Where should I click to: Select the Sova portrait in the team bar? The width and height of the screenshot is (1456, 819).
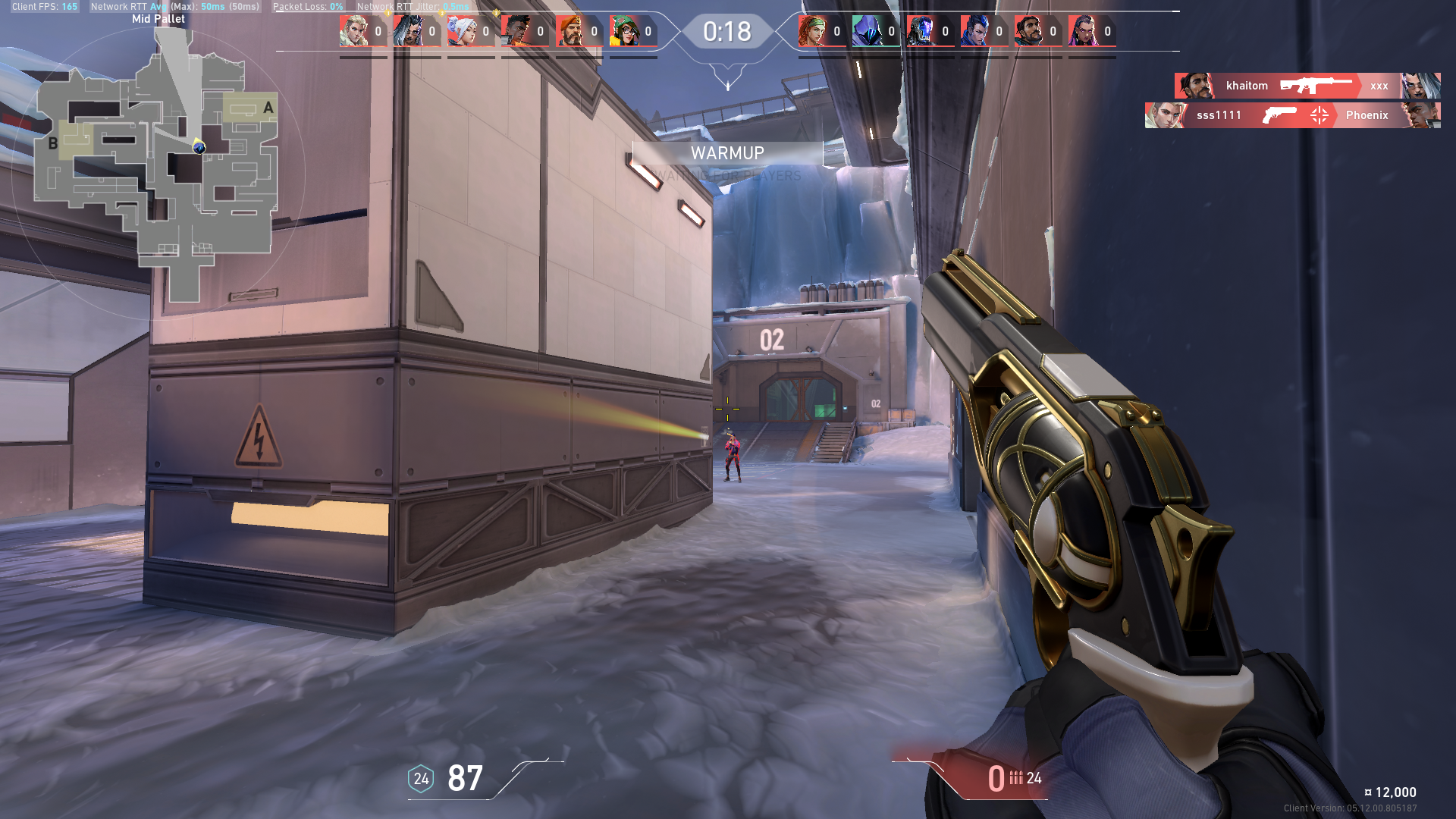tap(353, 32)
